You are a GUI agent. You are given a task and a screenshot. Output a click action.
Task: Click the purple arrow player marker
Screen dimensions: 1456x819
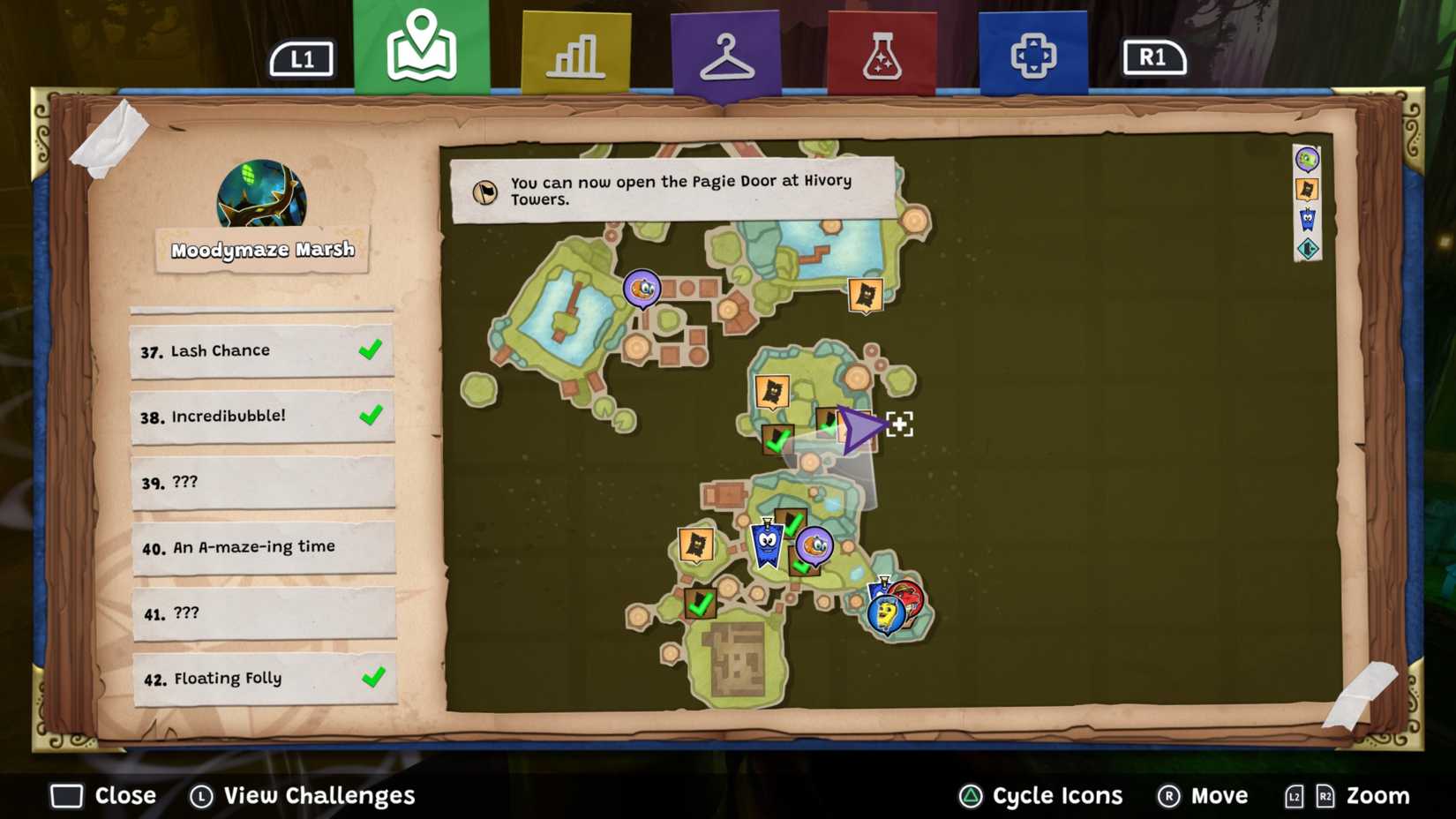(x=858, y=429)
